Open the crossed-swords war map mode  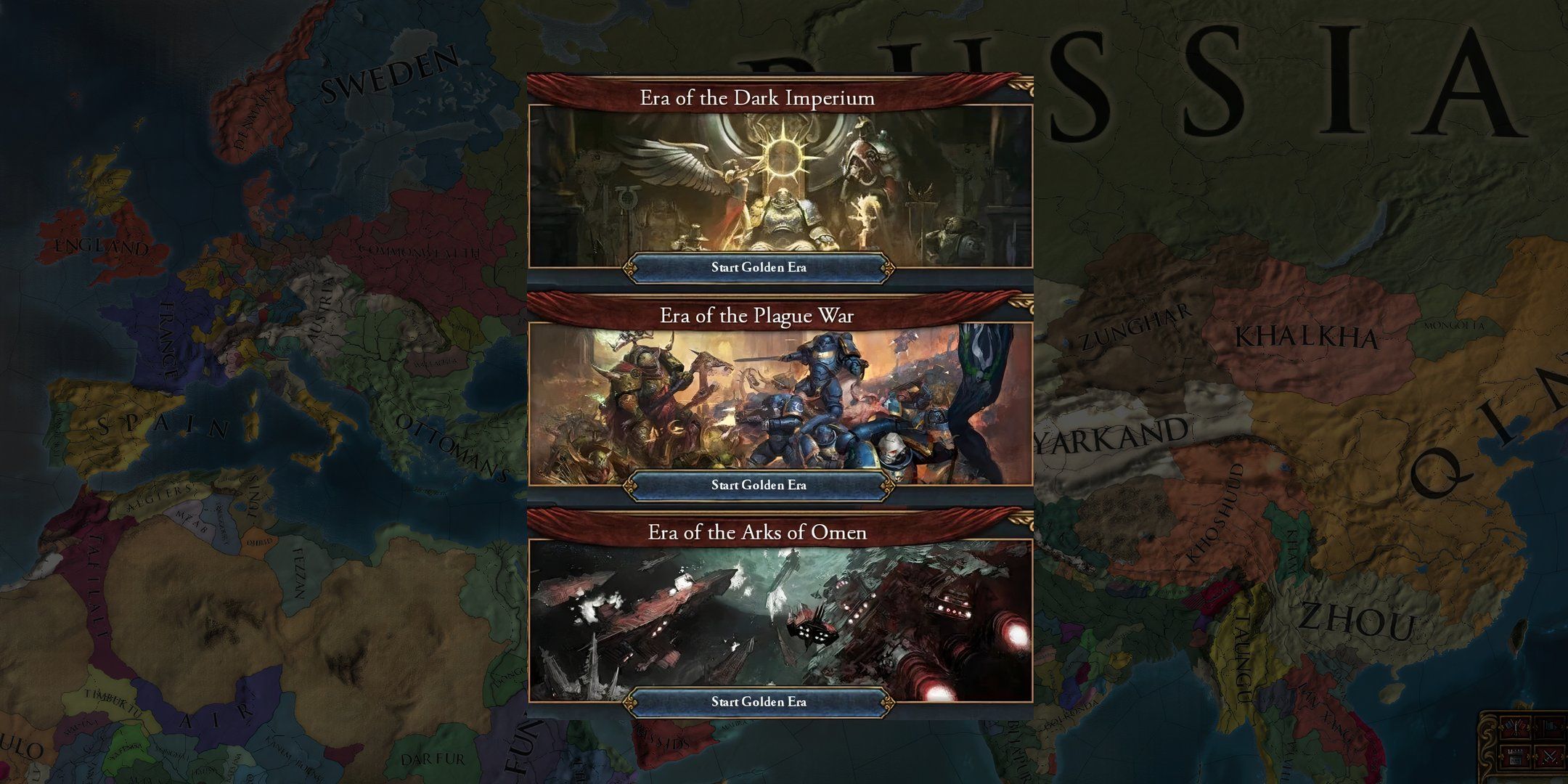1550,756
